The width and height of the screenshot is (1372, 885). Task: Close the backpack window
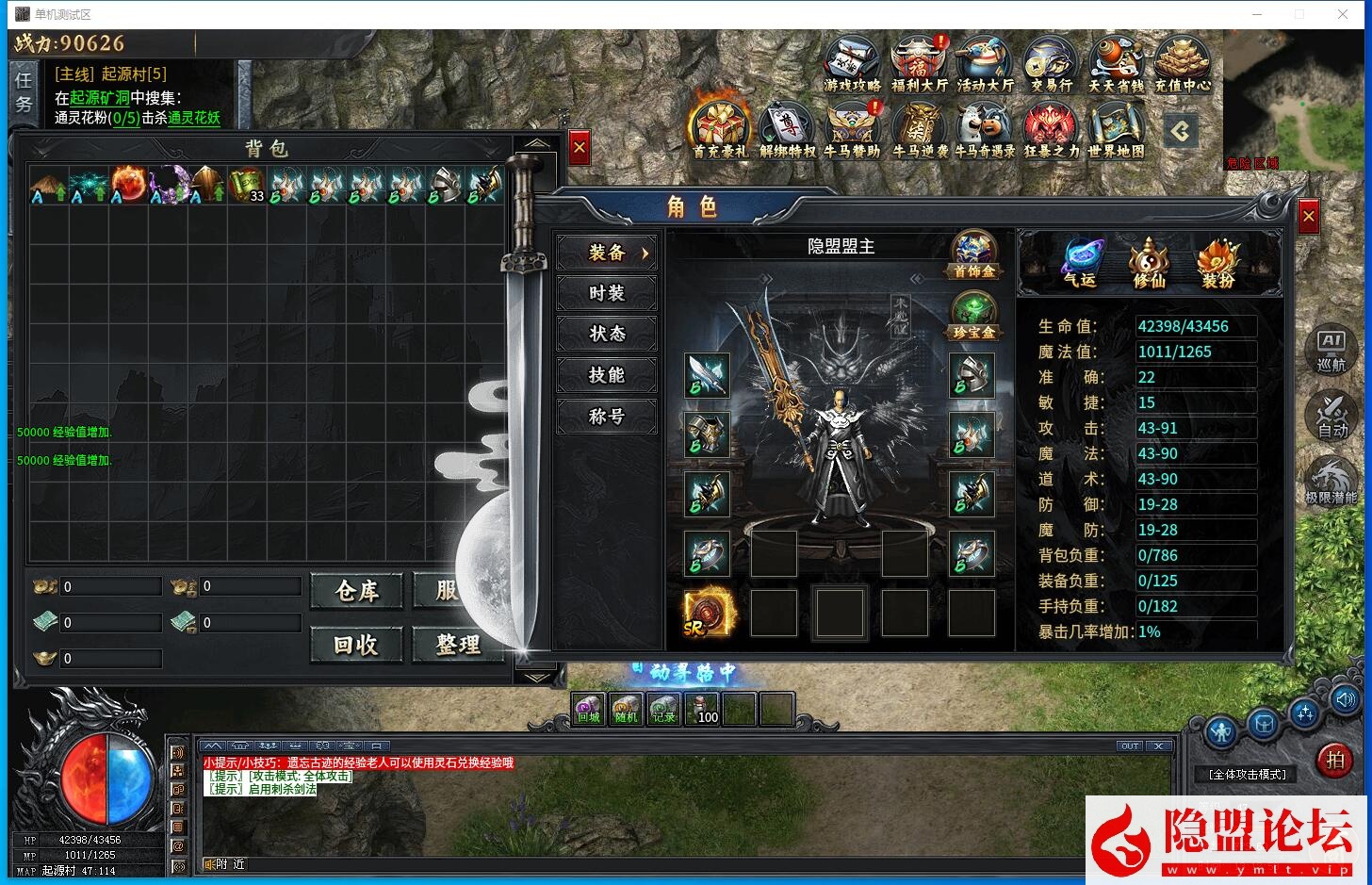[x=580, y=148]
